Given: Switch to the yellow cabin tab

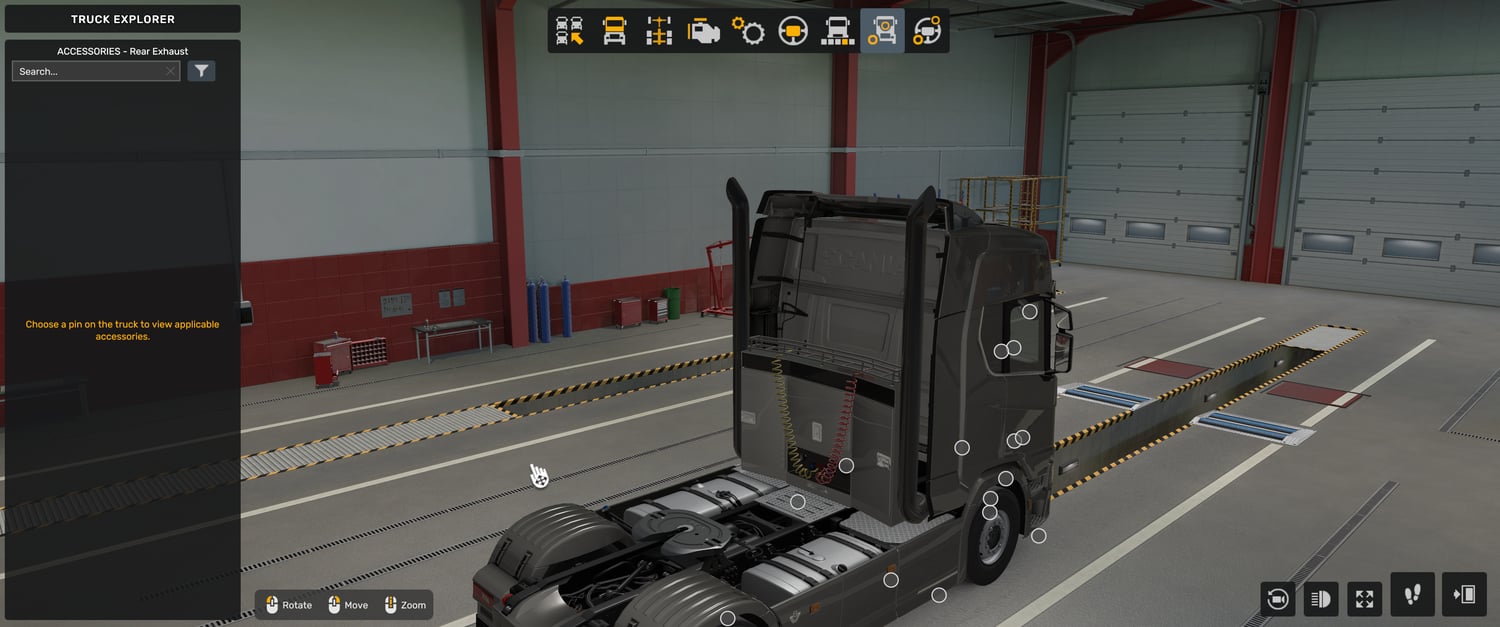Looking at the screenshot, I should tap(614, 31).
